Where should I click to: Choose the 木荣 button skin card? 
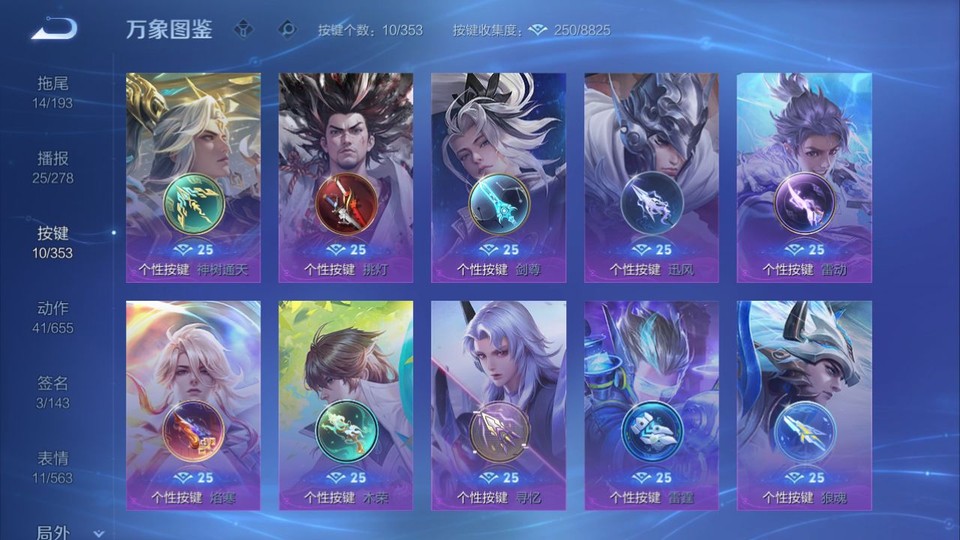click(346, 405)
